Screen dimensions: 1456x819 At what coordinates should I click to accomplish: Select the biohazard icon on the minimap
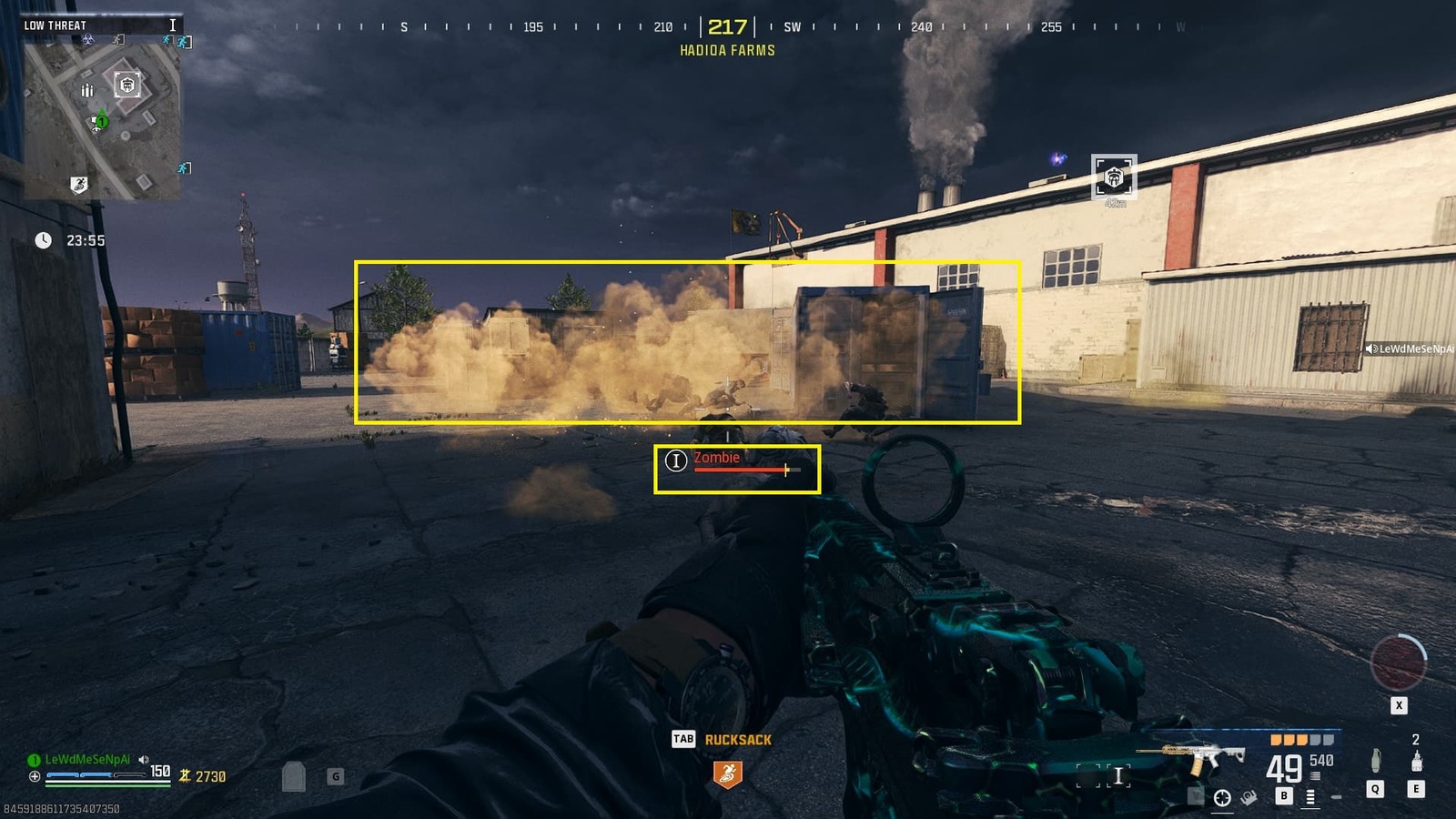point(88,39)
